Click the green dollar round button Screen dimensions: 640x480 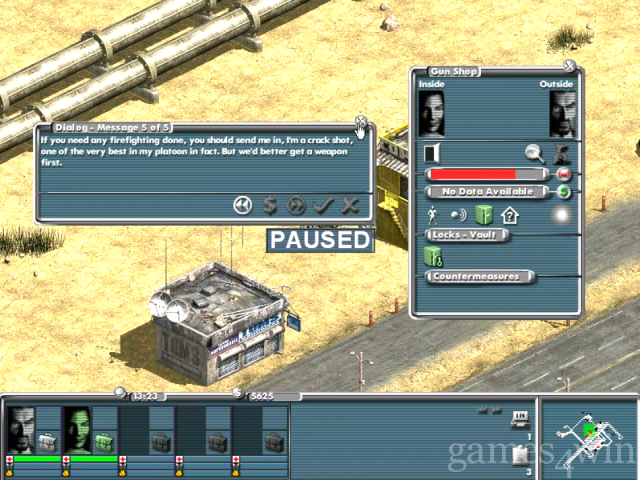pos(564,192)
